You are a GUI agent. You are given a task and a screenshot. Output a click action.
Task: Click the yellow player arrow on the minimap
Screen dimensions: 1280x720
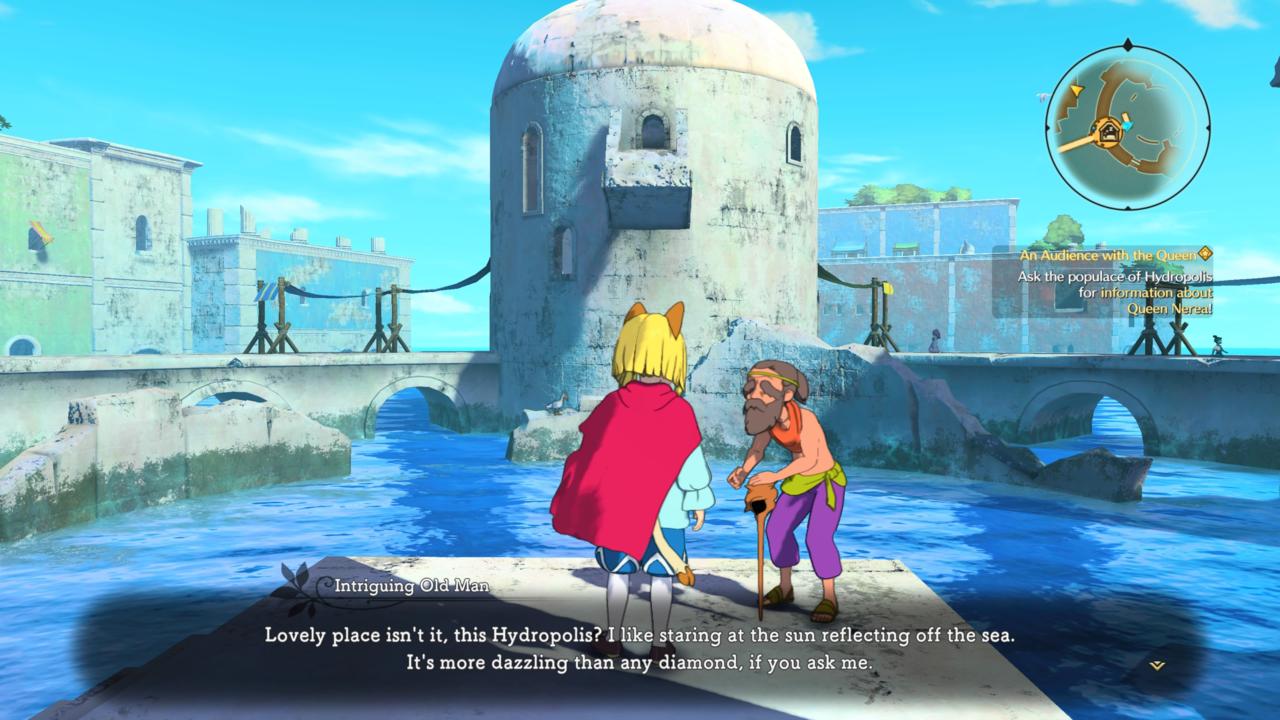pos(1077,91)
